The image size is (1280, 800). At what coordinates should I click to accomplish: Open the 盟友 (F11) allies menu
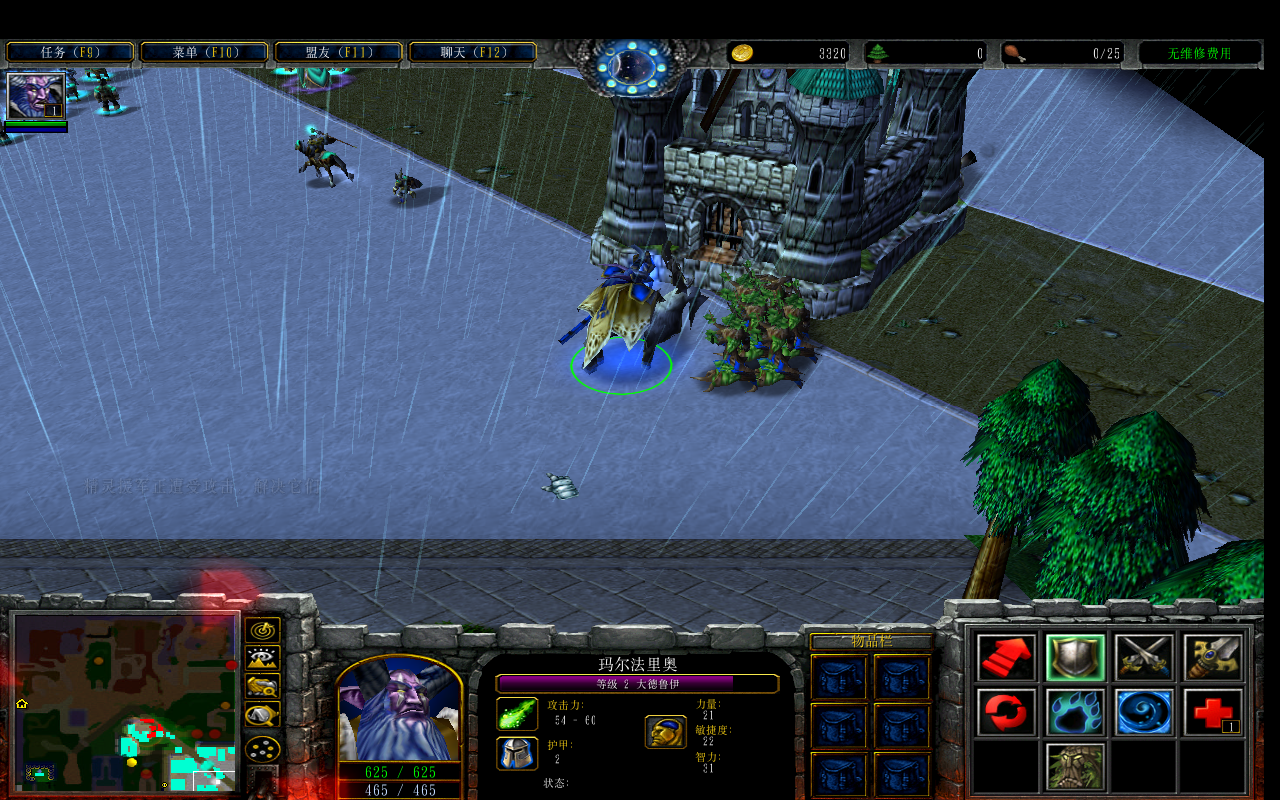[338, 52]
